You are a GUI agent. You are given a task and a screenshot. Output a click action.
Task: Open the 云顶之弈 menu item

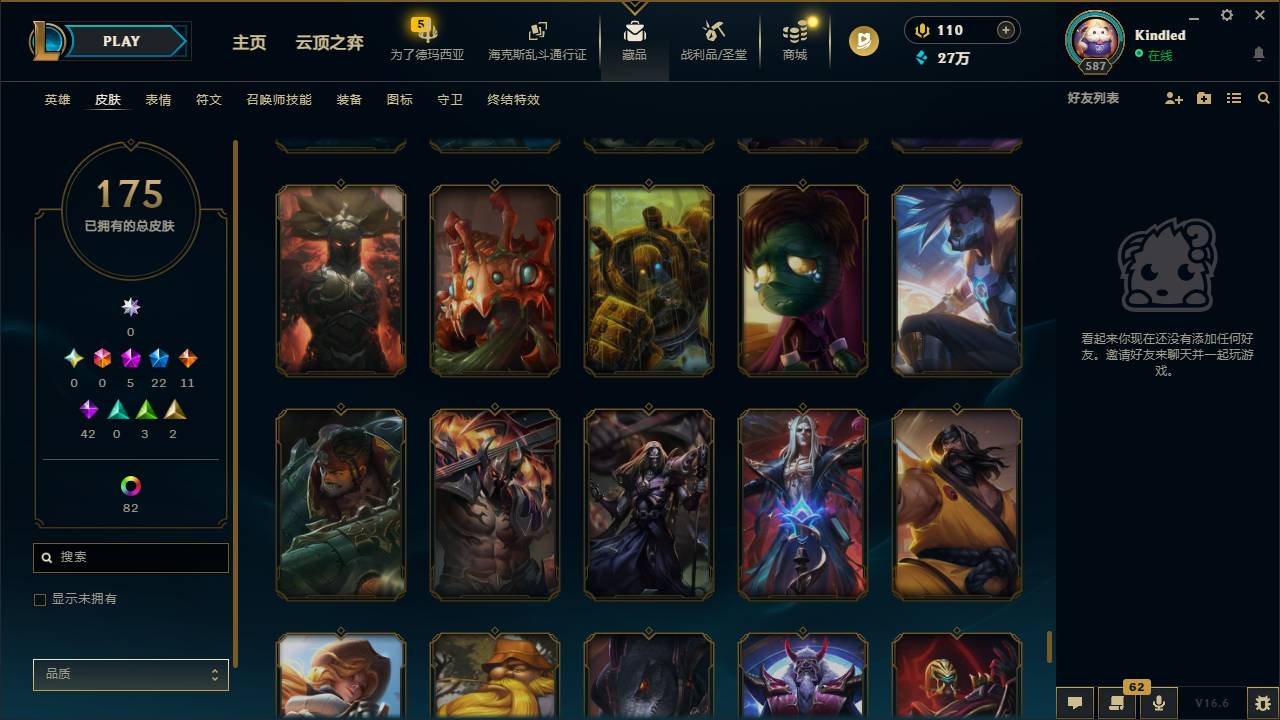point(330,43)
